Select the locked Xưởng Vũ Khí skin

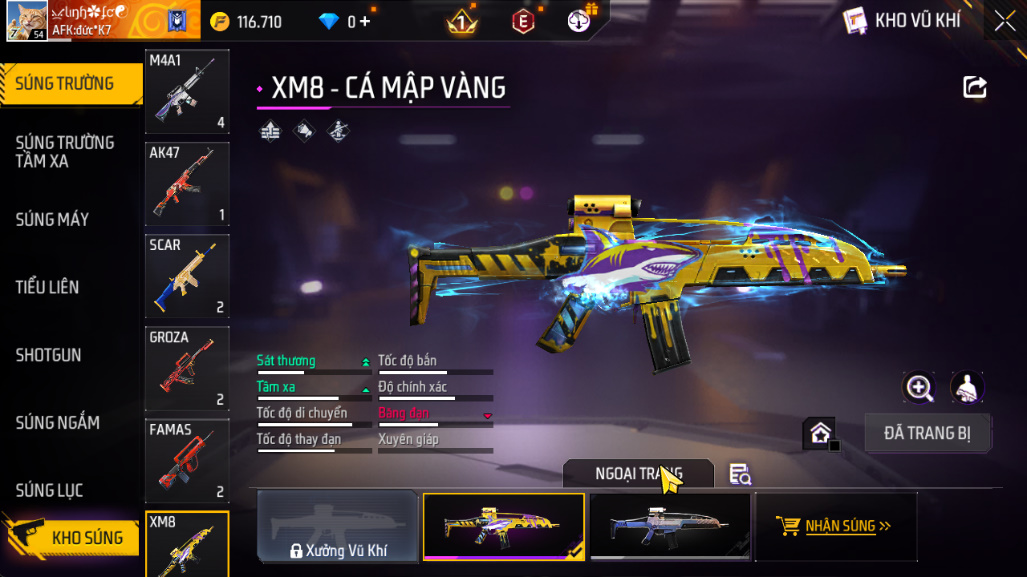pyautogui.click(x=338, y=526)
